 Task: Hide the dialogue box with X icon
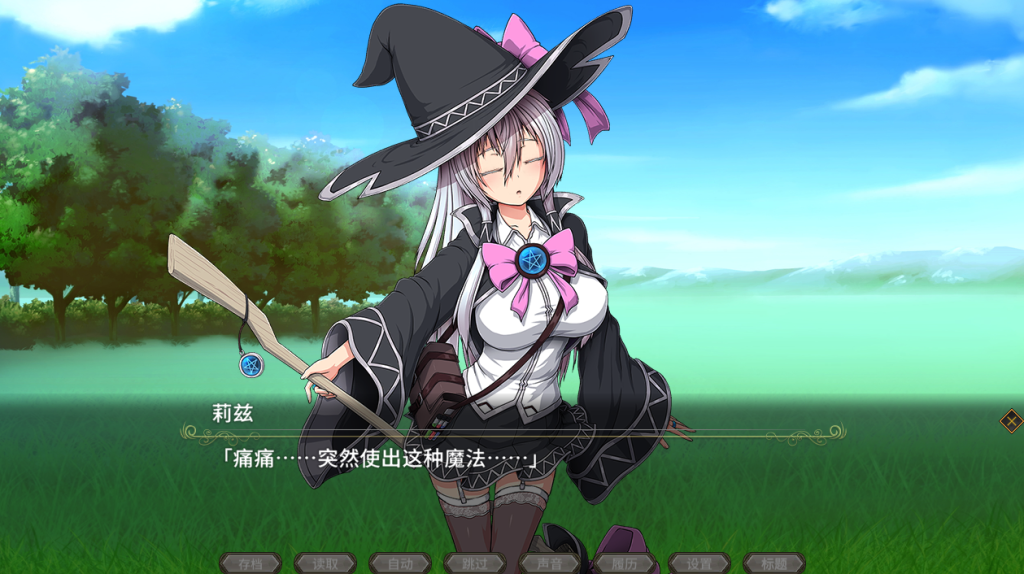point(1011,421)
